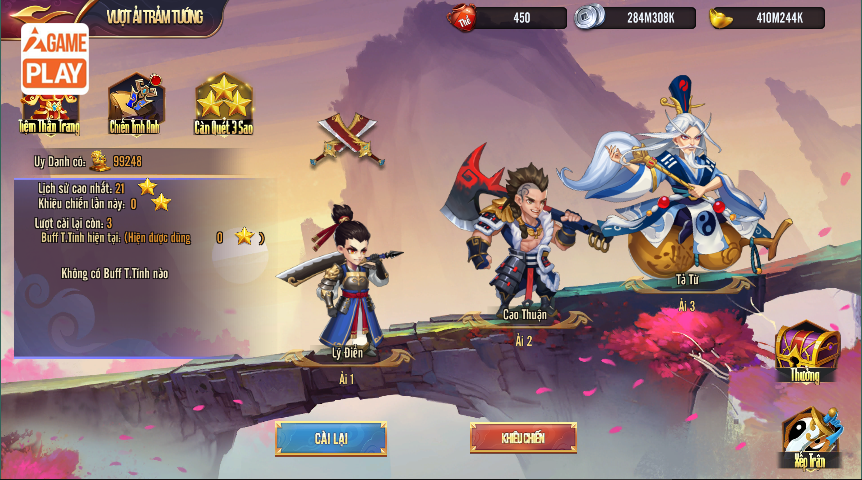Activate Càn Quét 3 Sao sweep
Screen dimensions: 862x480
223,103
